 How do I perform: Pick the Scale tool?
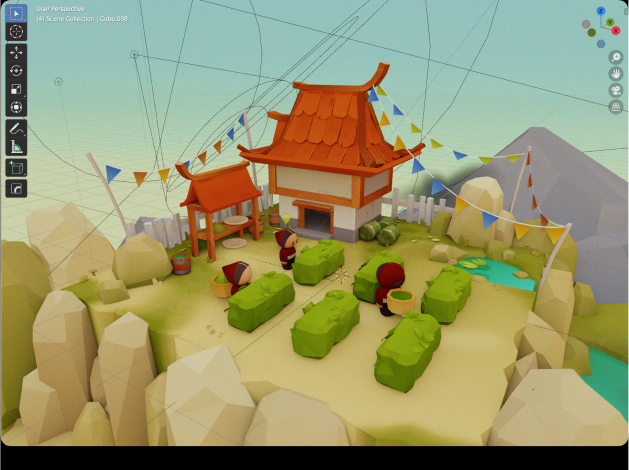click(x=16, y=89)
